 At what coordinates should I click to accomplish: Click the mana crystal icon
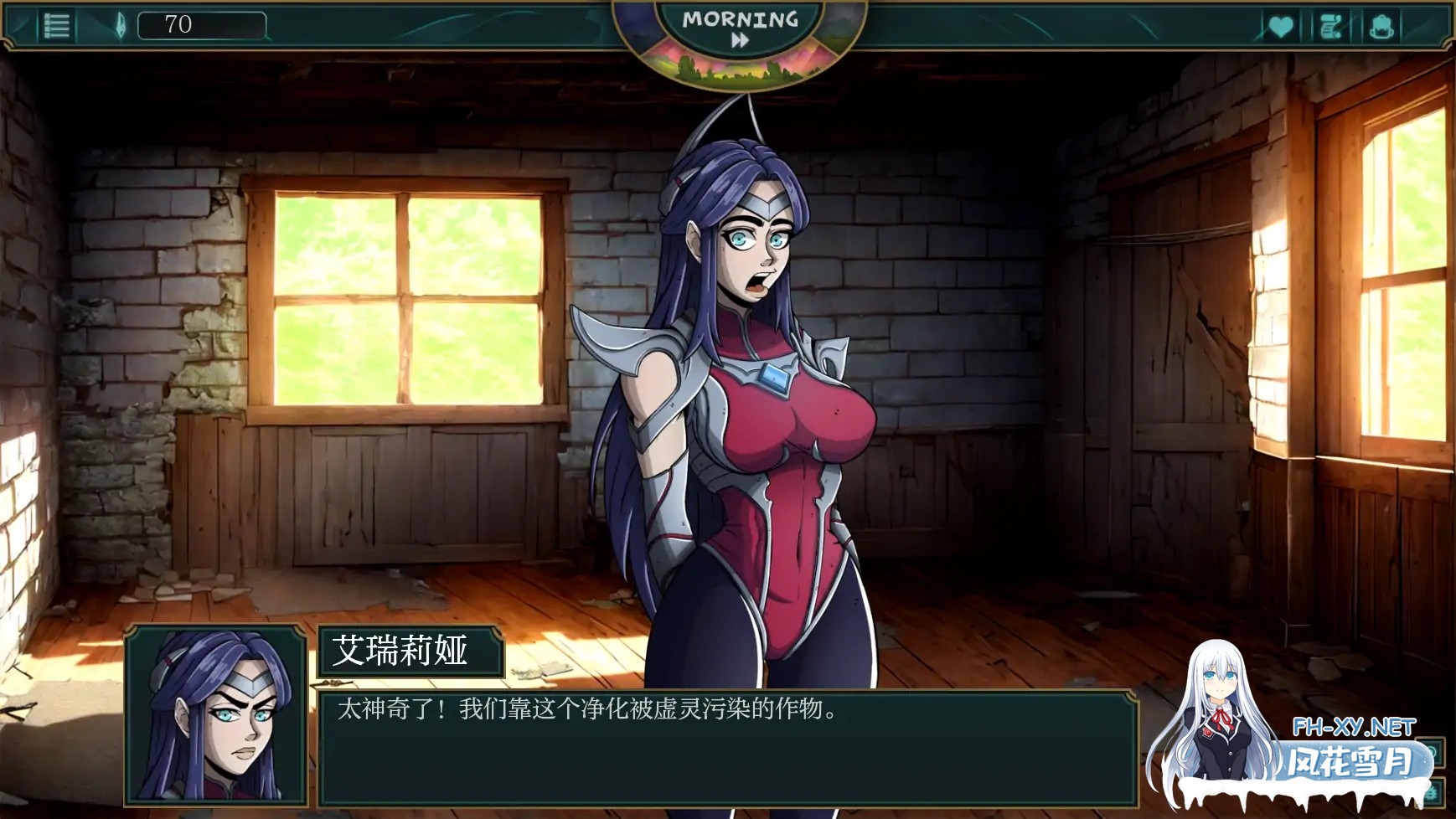tap(121, 24)
